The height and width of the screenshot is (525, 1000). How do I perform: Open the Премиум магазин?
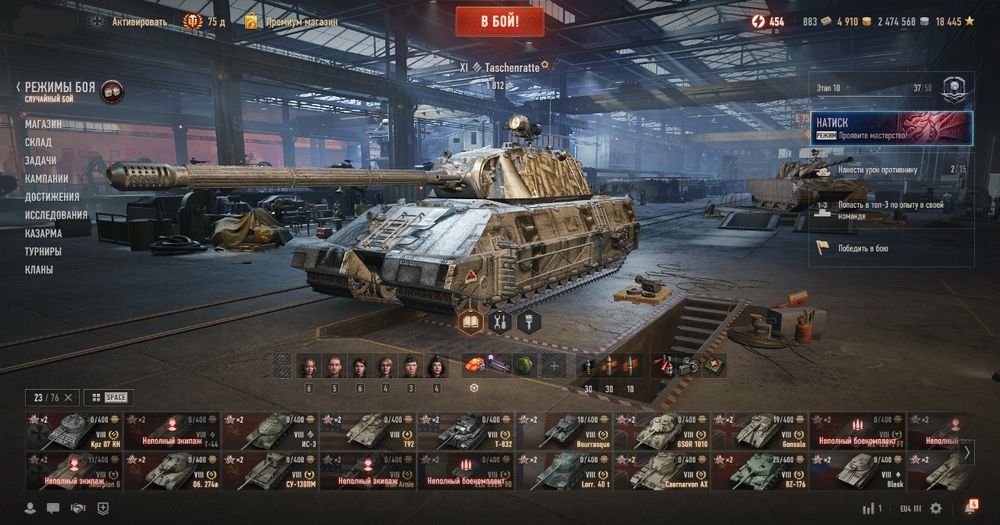(x=300, y=21)
